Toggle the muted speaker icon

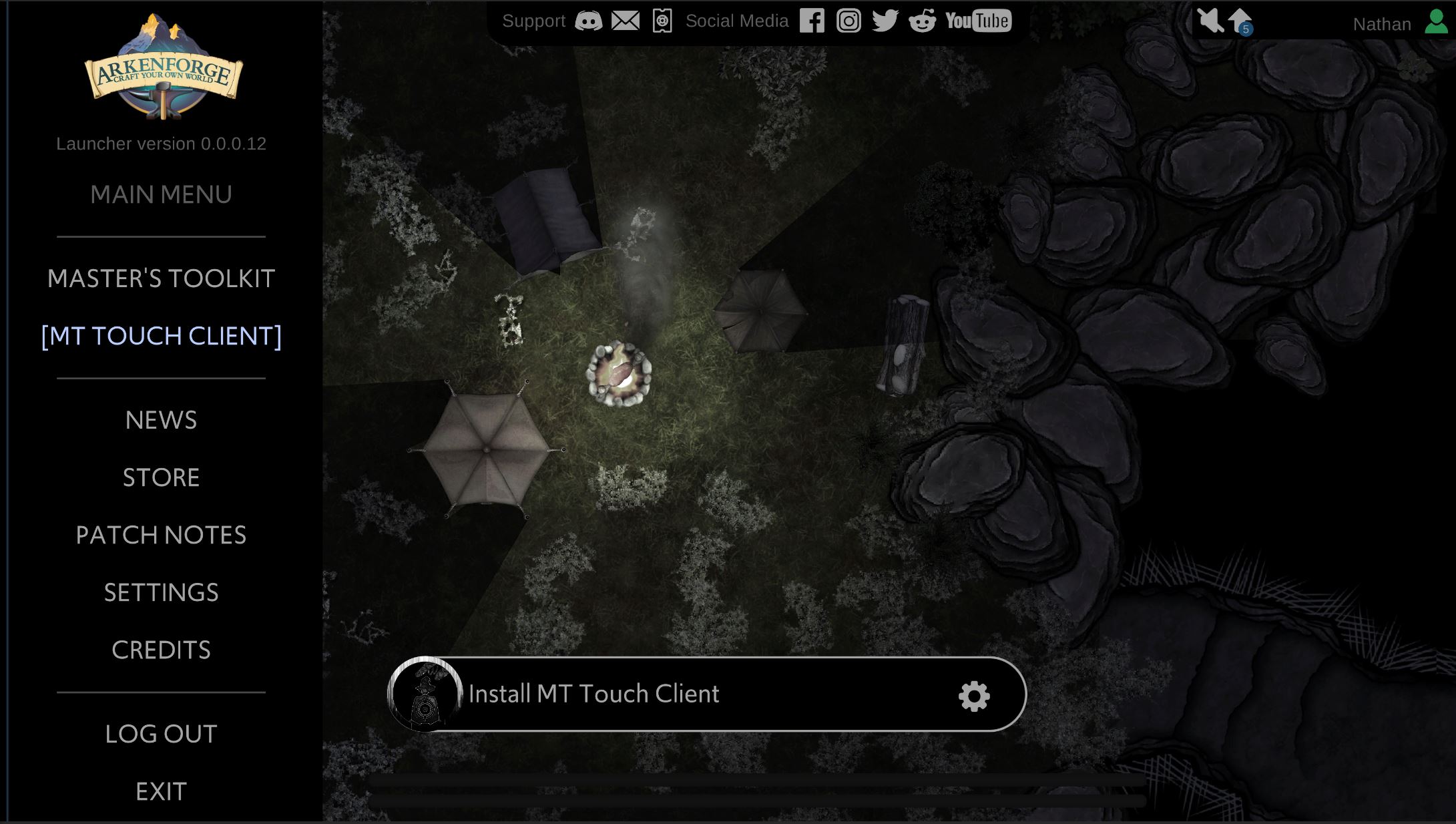[x=1209, y=21]
